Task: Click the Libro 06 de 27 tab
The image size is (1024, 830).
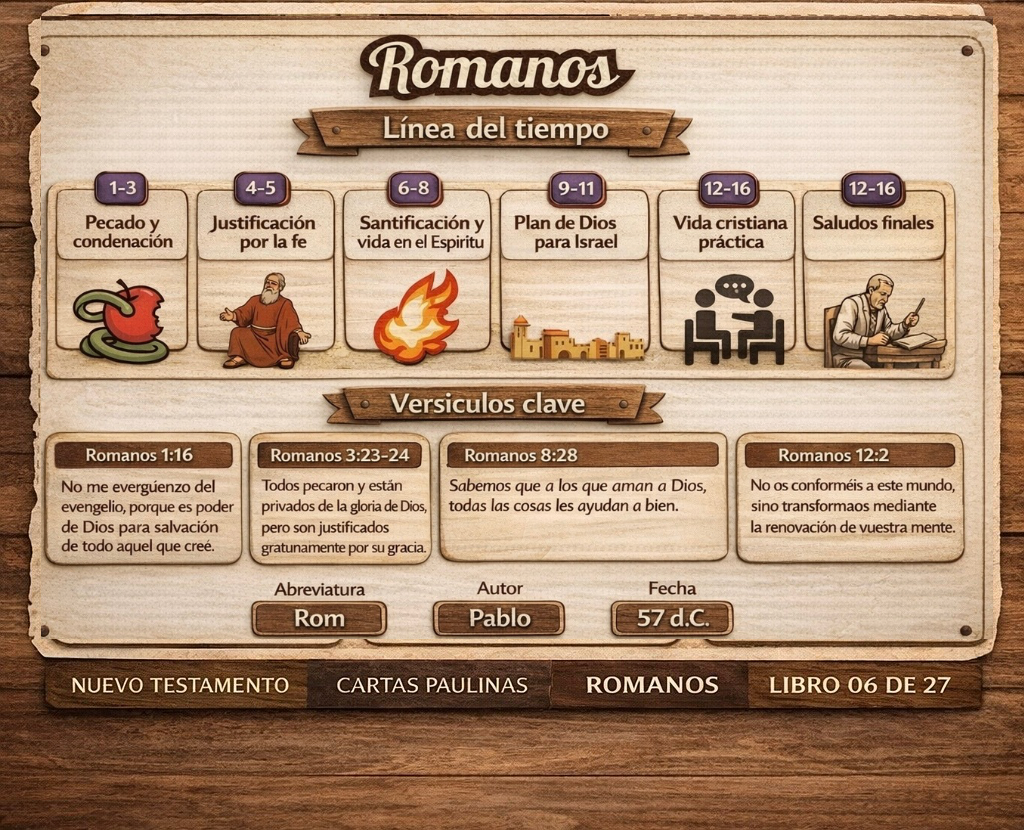Action: click(860, 686)
